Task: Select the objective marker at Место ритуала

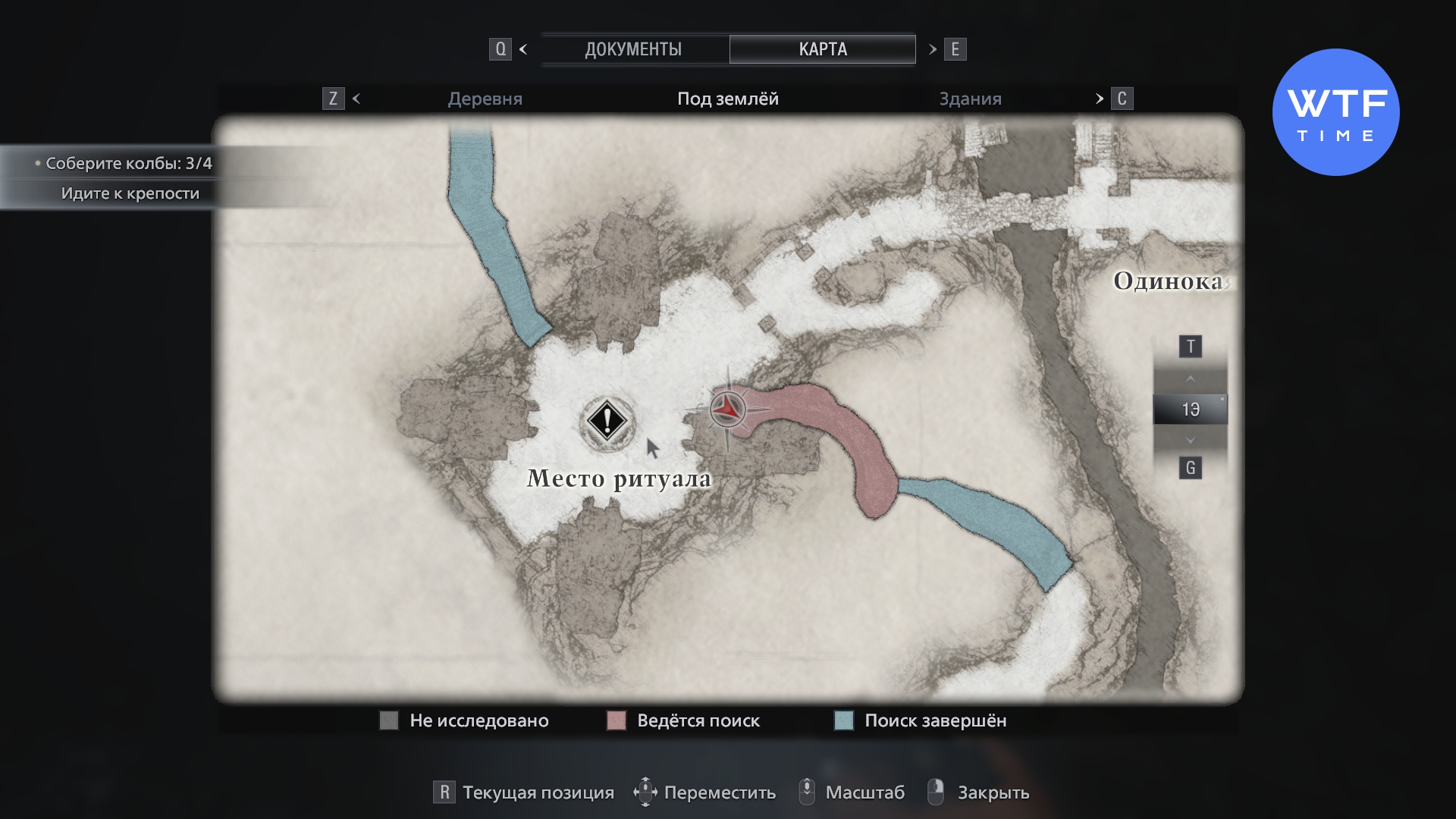Action: (607, 420)
